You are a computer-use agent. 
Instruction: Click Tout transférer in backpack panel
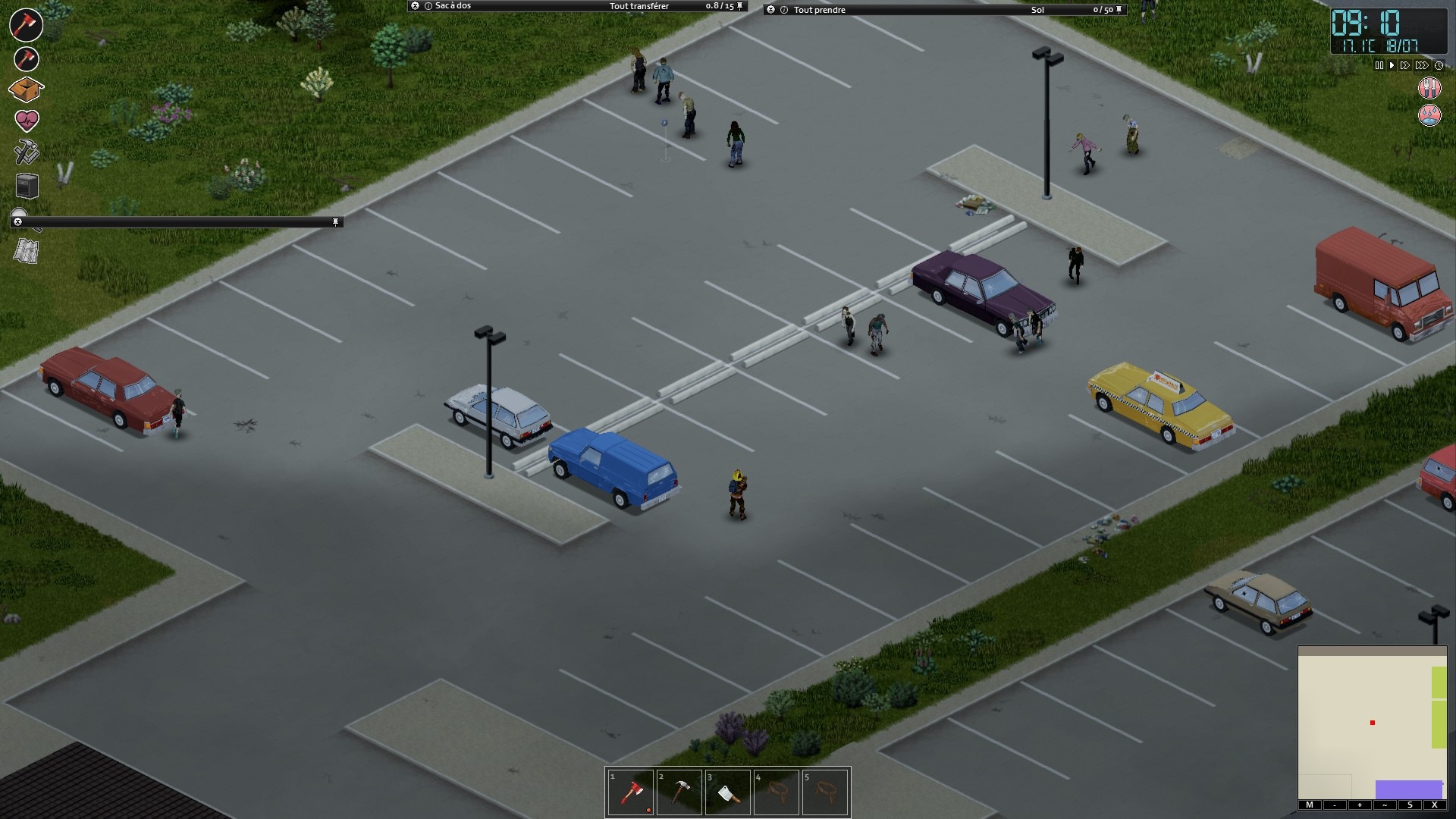tap(639, 6)
